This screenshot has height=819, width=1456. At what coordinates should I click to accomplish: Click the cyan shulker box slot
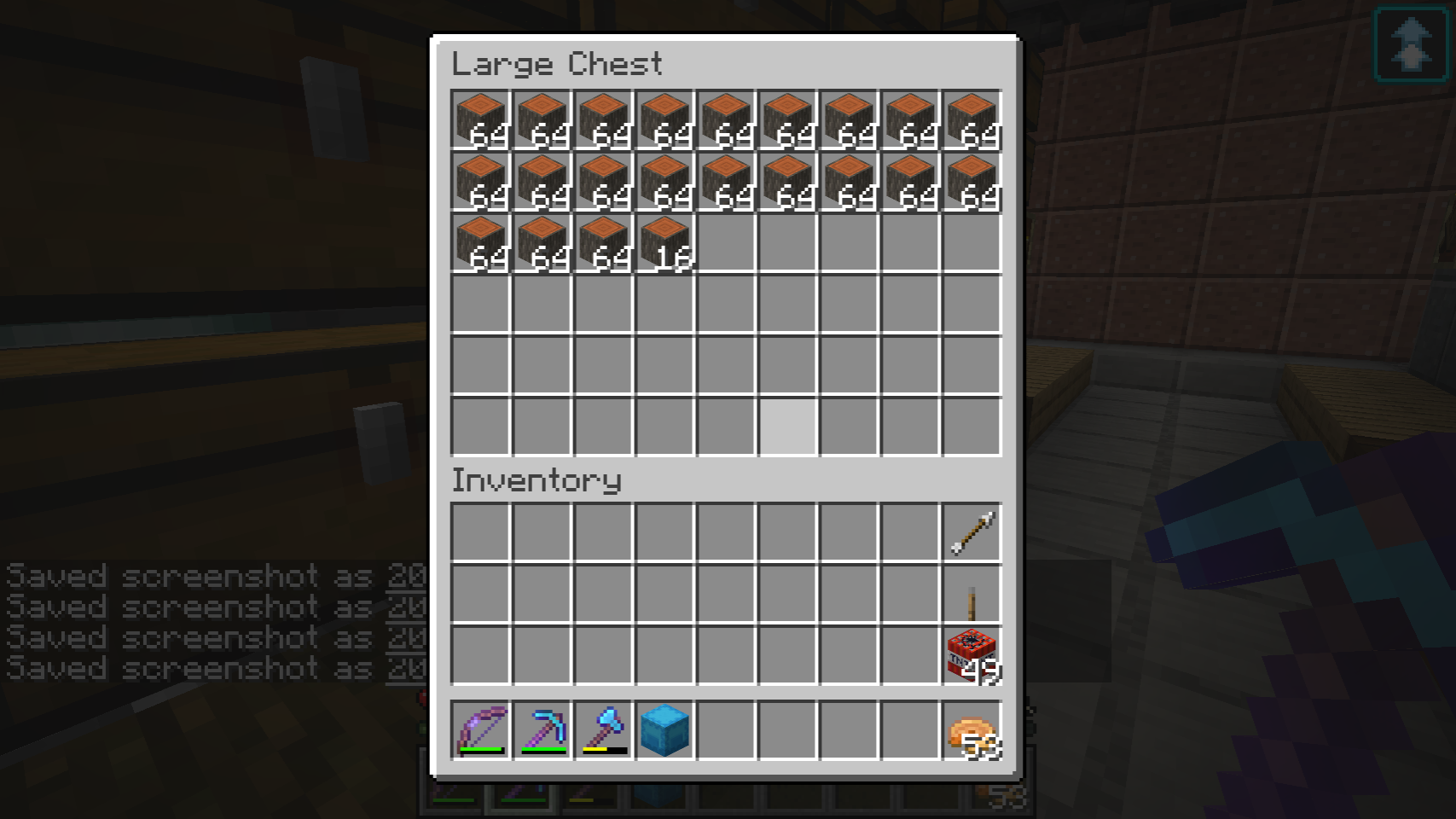click(x=664, y=730)
